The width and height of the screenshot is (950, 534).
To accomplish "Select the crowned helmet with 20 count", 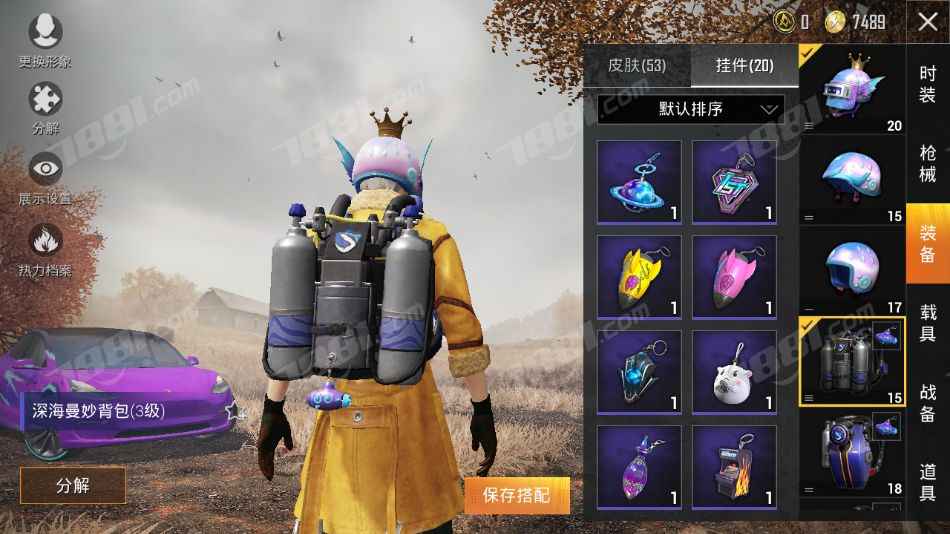I will coord(852,87).
